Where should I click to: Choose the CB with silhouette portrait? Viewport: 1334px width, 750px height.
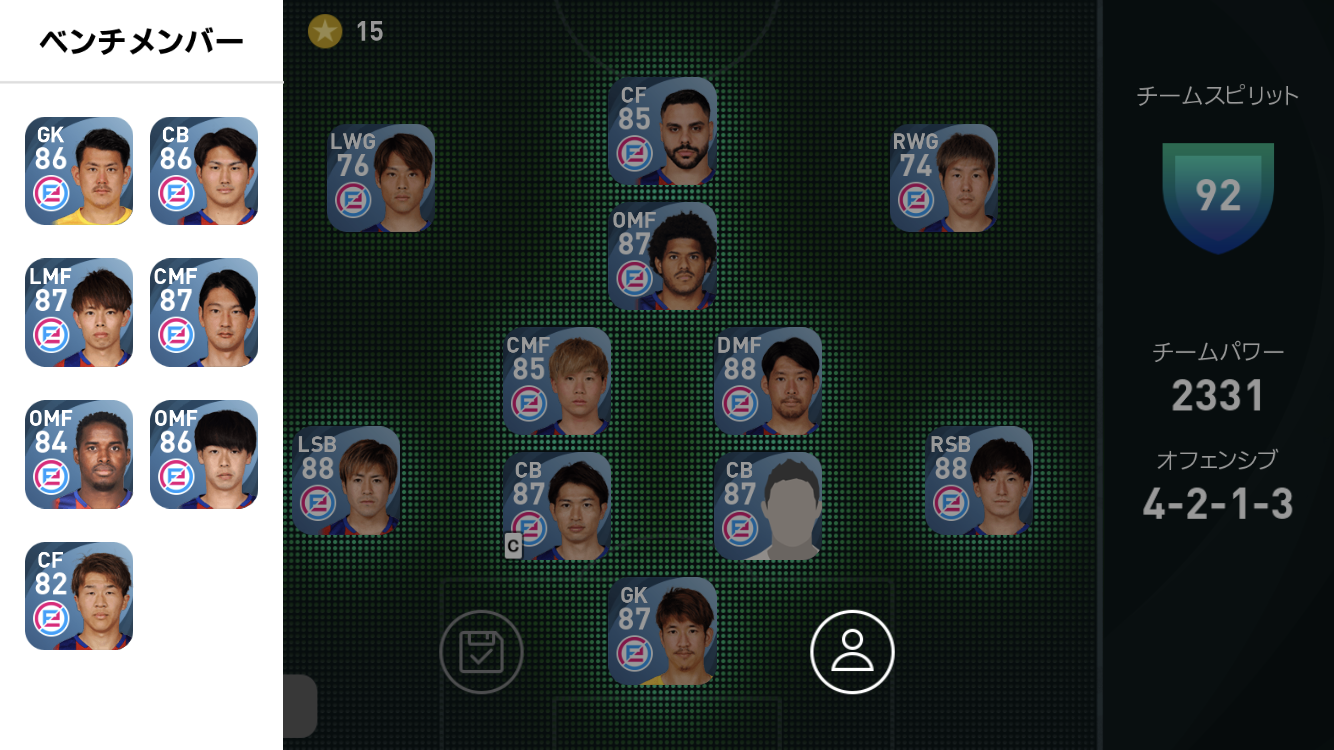pyautogui.click(x=768, y=506)
